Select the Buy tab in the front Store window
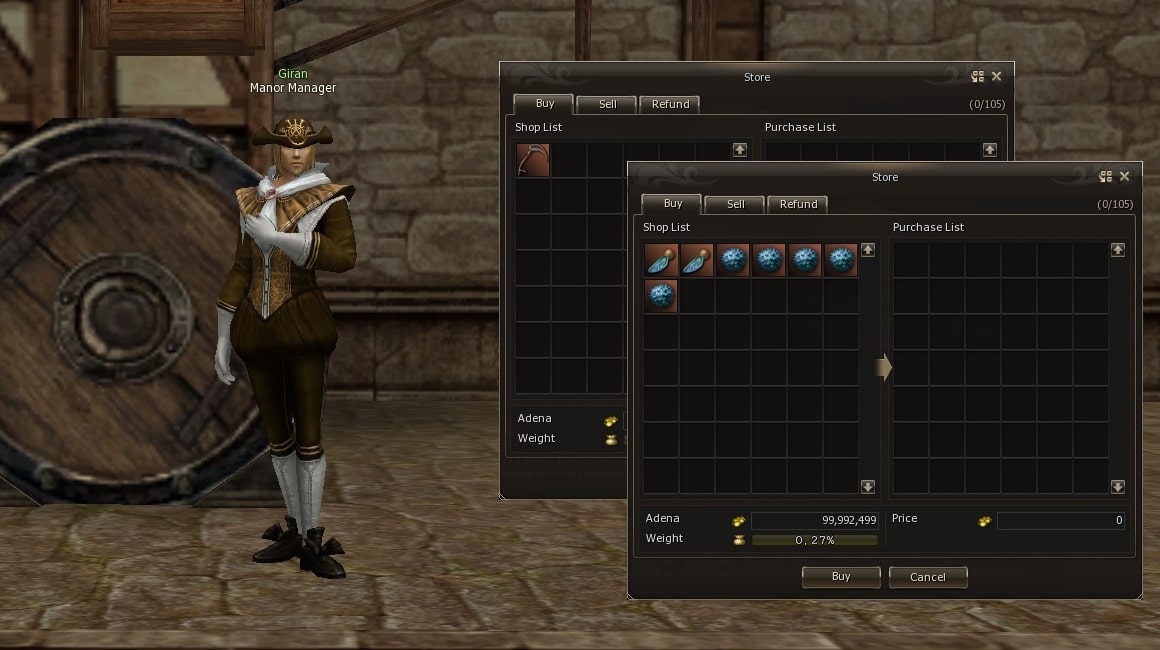 (672, 203)
